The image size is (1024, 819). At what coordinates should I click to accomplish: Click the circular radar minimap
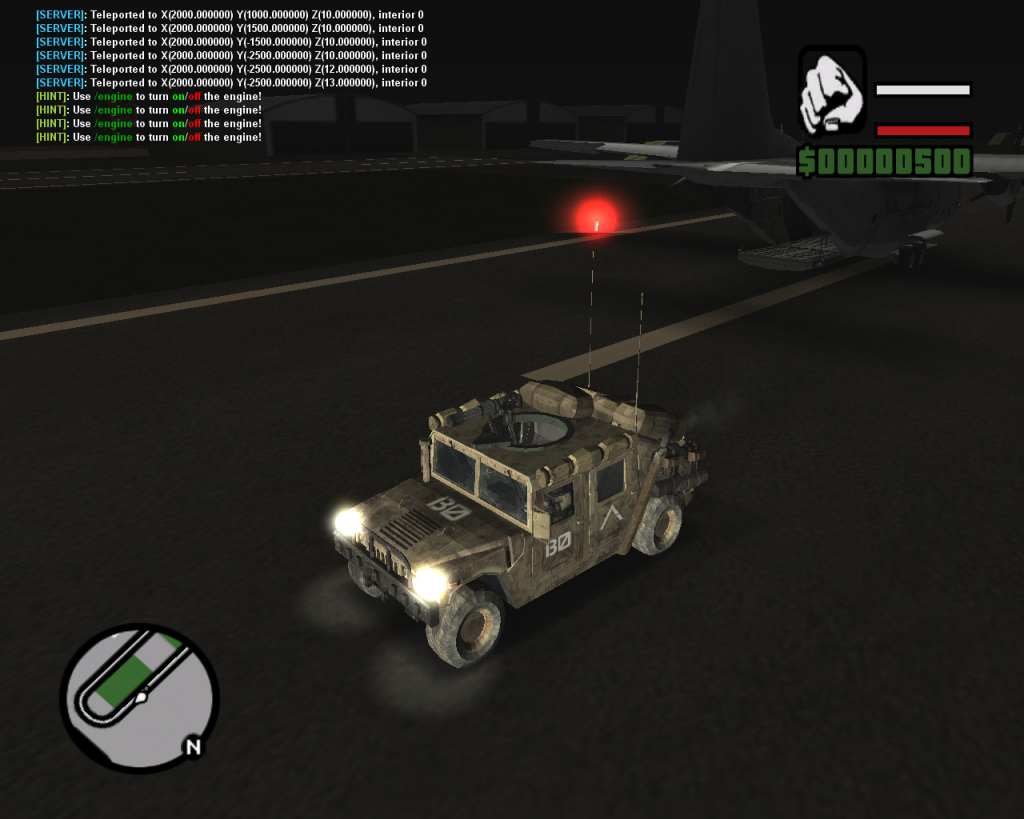click(138, 696)
